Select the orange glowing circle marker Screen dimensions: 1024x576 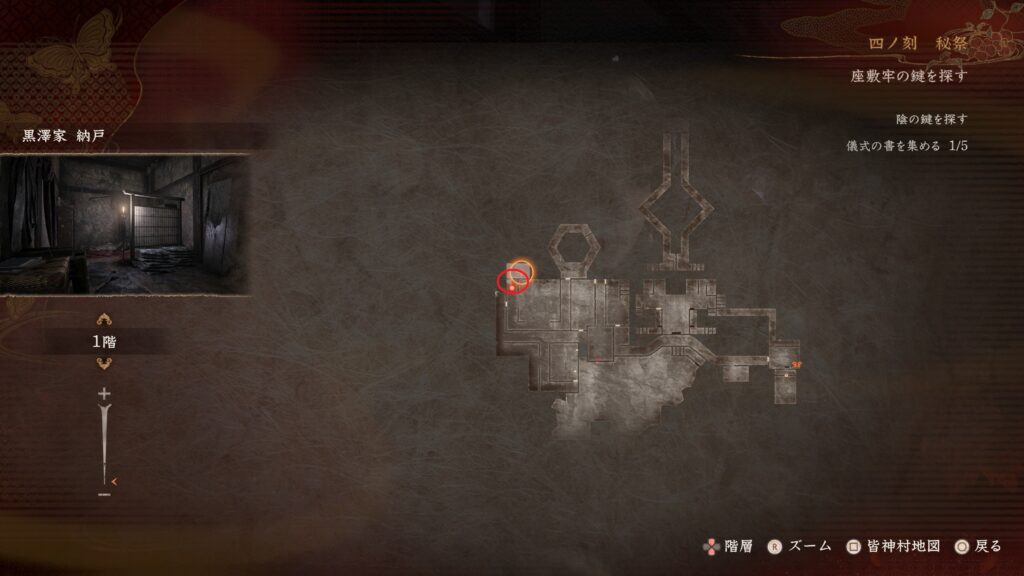[x=521, y=268]
